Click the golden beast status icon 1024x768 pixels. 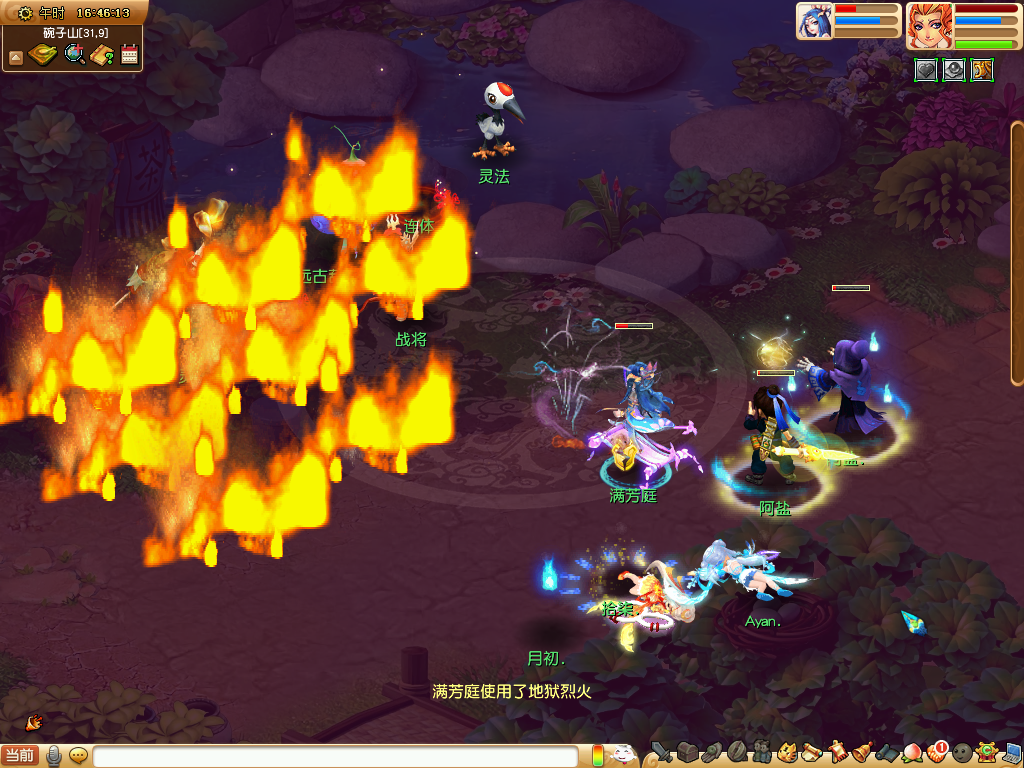[x=982, y=70]
